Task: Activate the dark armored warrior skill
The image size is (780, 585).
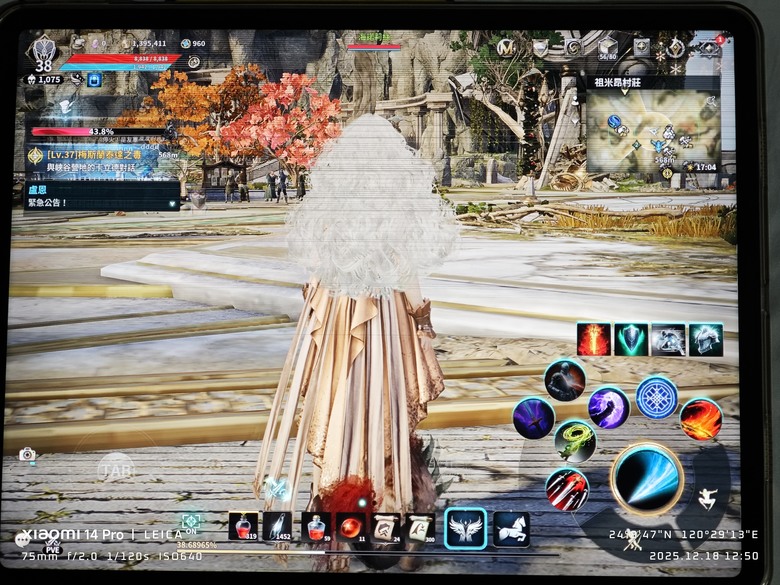Action: tap(565, 380)
